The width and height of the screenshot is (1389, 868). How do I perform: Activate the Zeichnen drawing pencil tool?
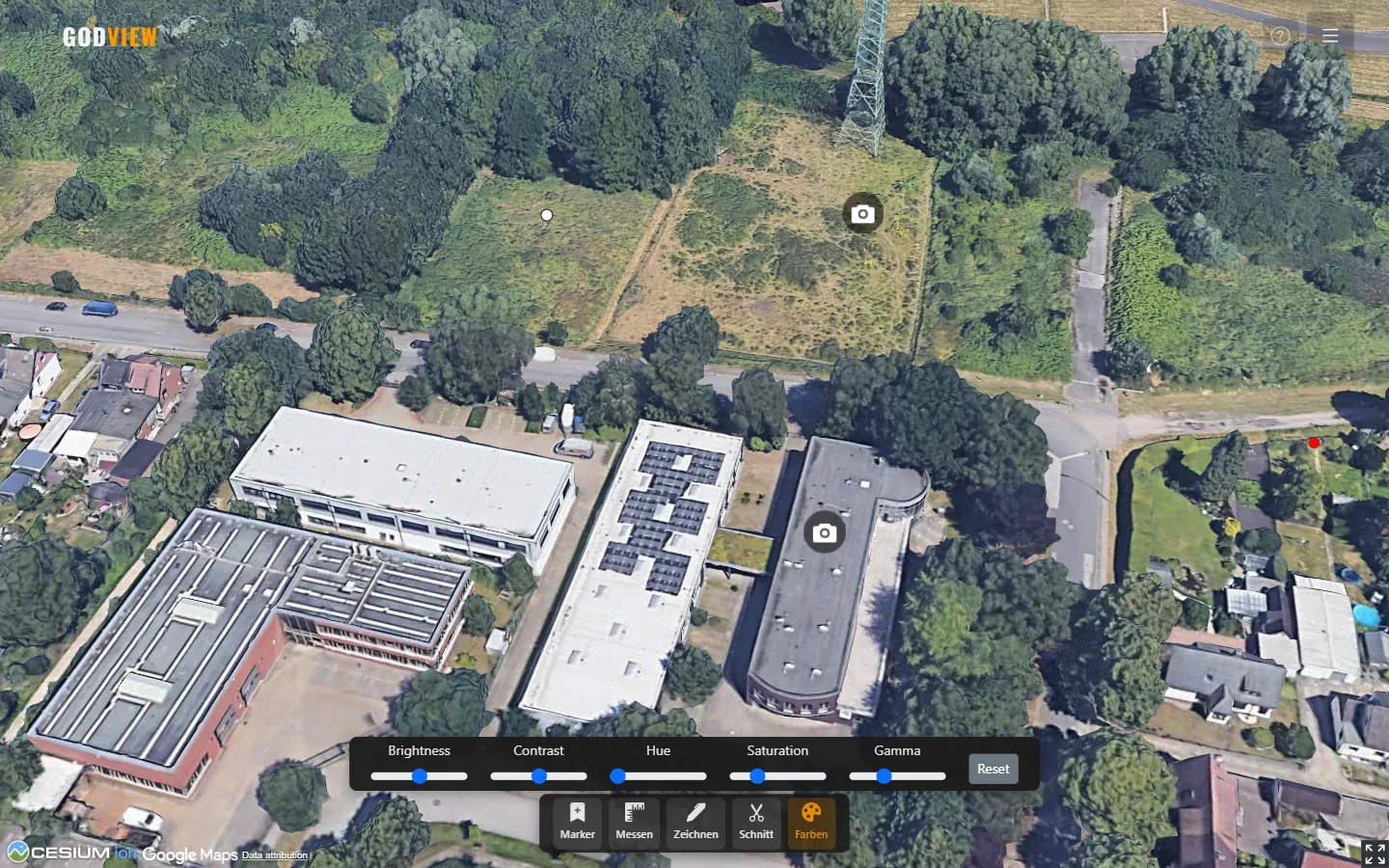(694, 823)
